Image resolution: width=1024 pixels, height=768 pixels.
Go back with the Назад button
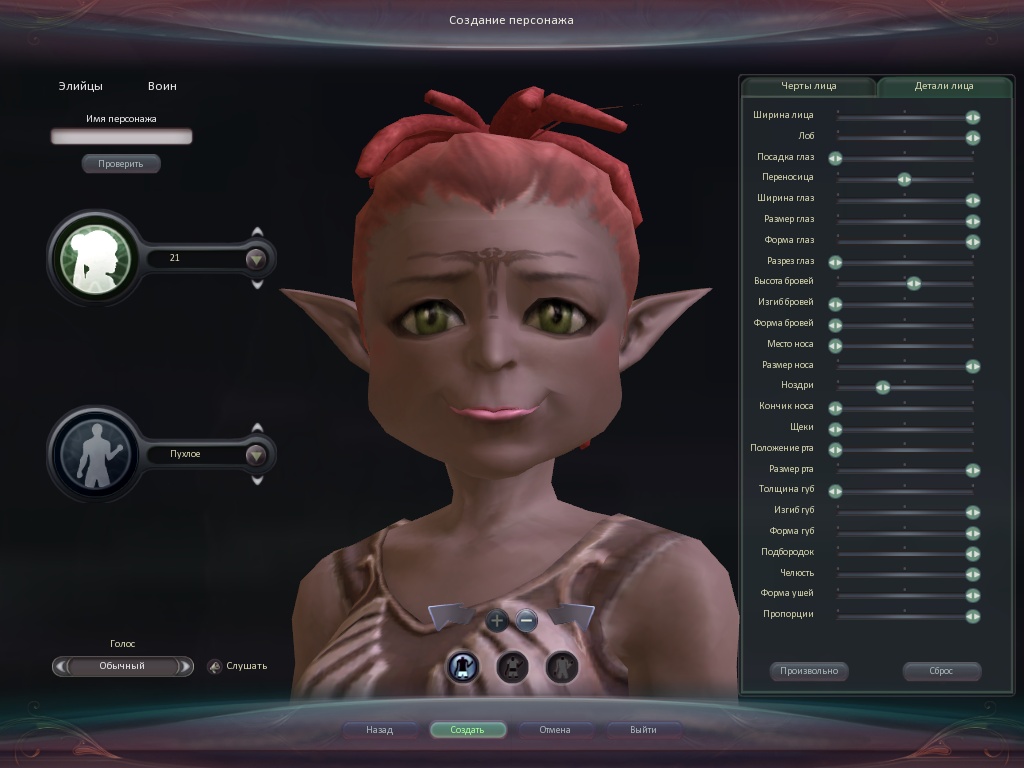click(380, 730)
